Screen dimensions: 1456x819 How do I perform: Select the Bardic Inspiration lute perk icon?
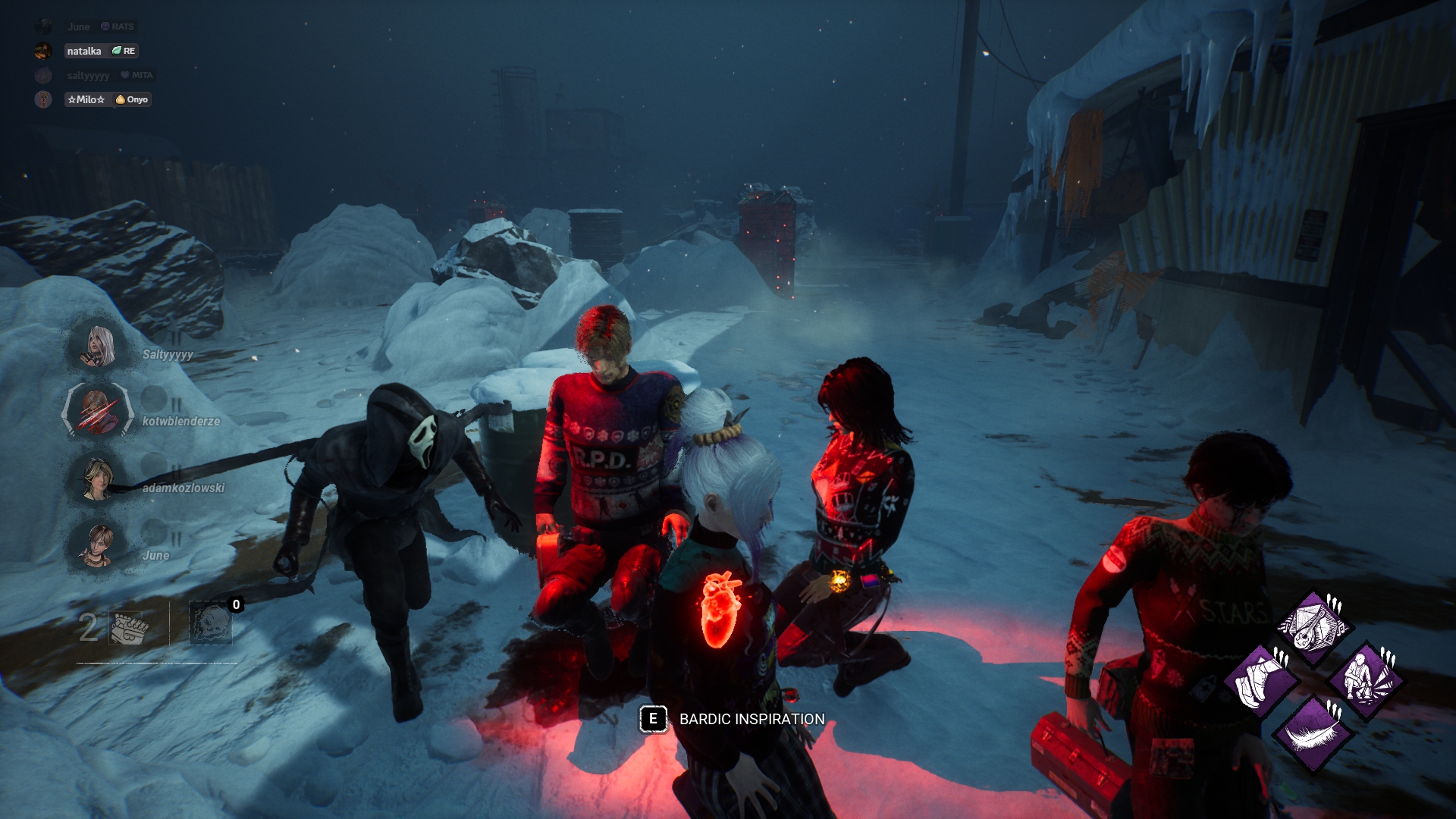point(1313,626)
